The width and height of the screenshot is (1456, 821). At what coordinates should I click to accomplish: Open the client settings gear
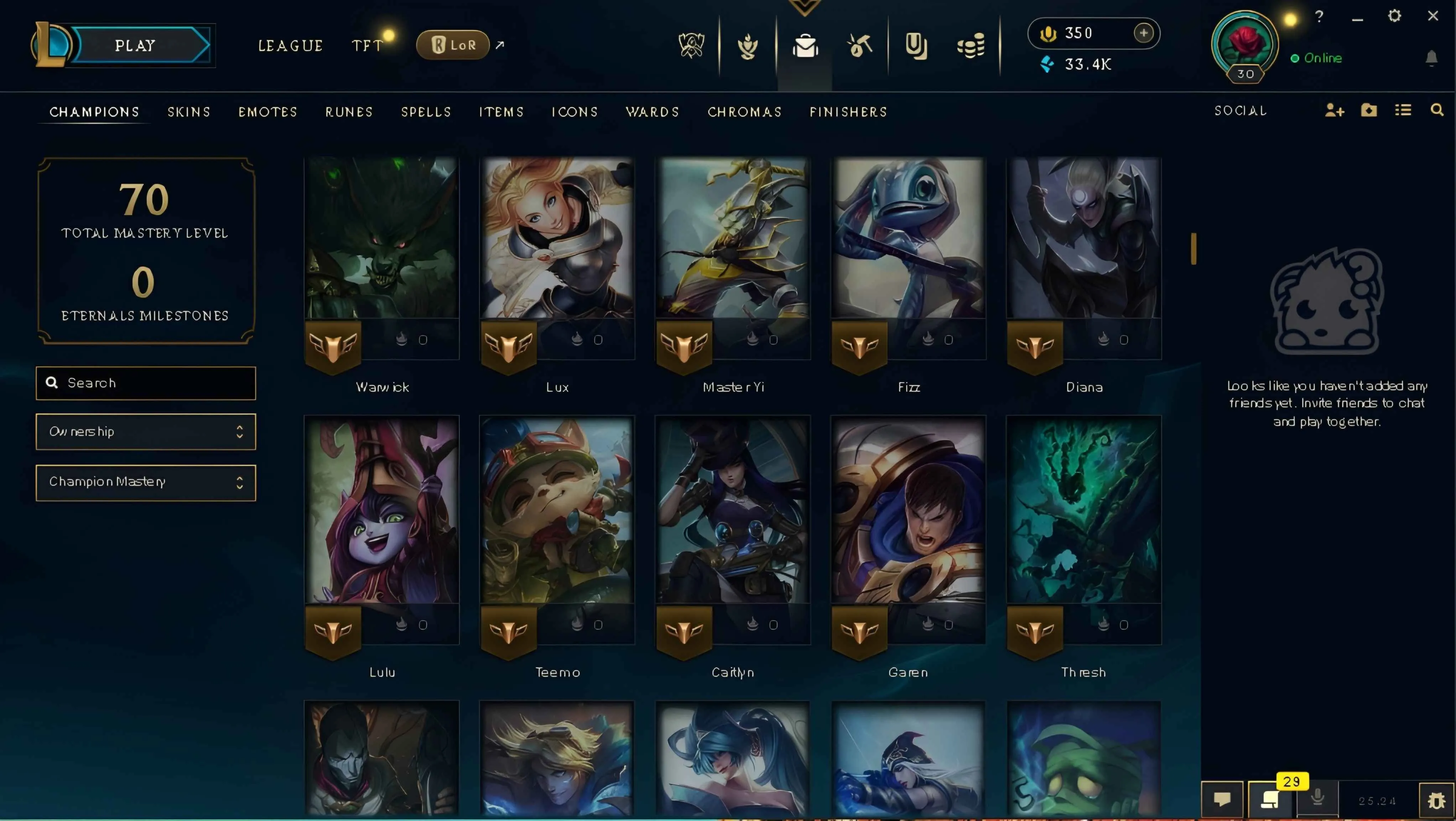(x=1394, y=16)
